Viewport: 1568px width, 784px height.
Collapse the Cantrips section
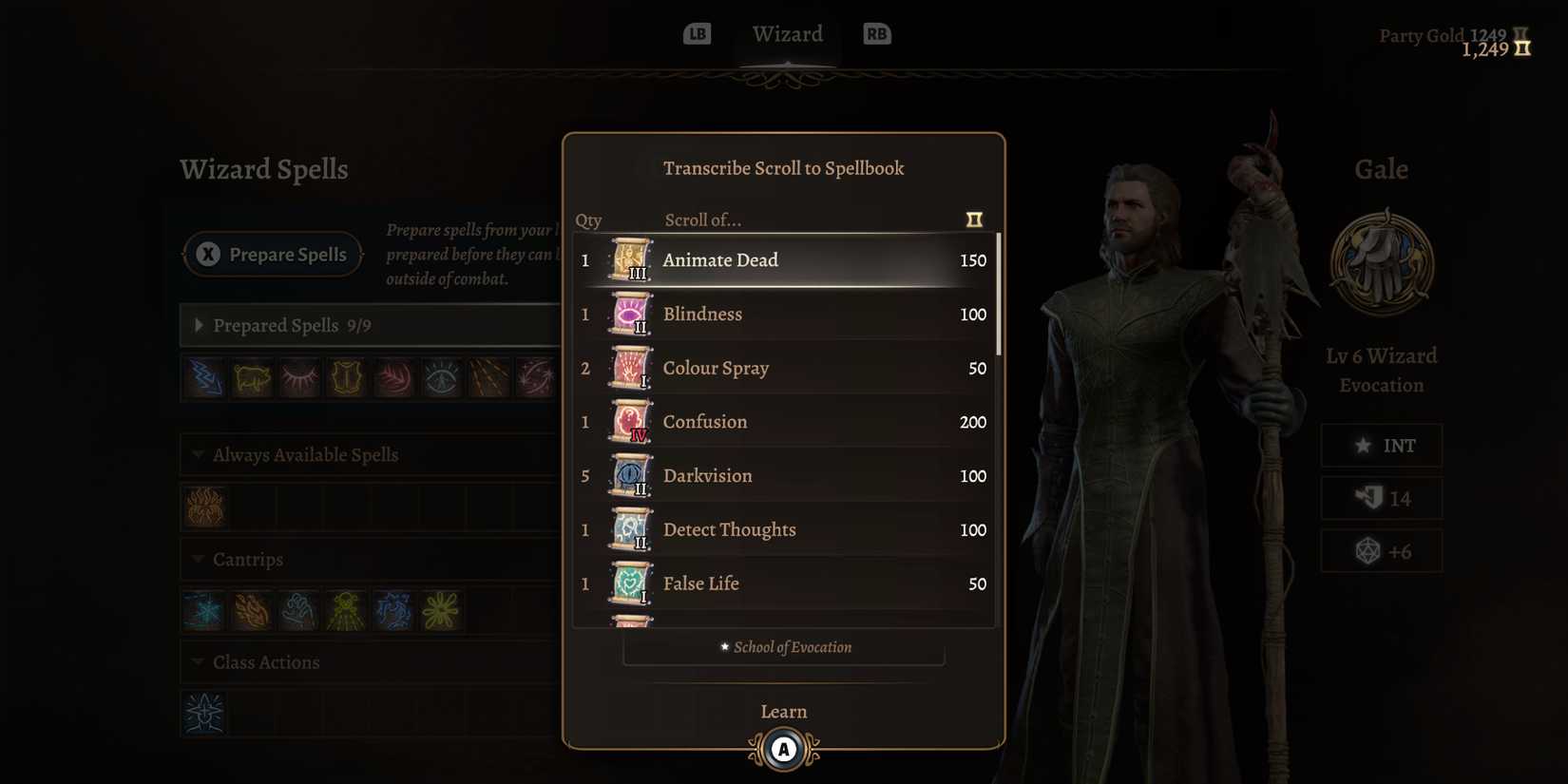click(x=198, y=559)
